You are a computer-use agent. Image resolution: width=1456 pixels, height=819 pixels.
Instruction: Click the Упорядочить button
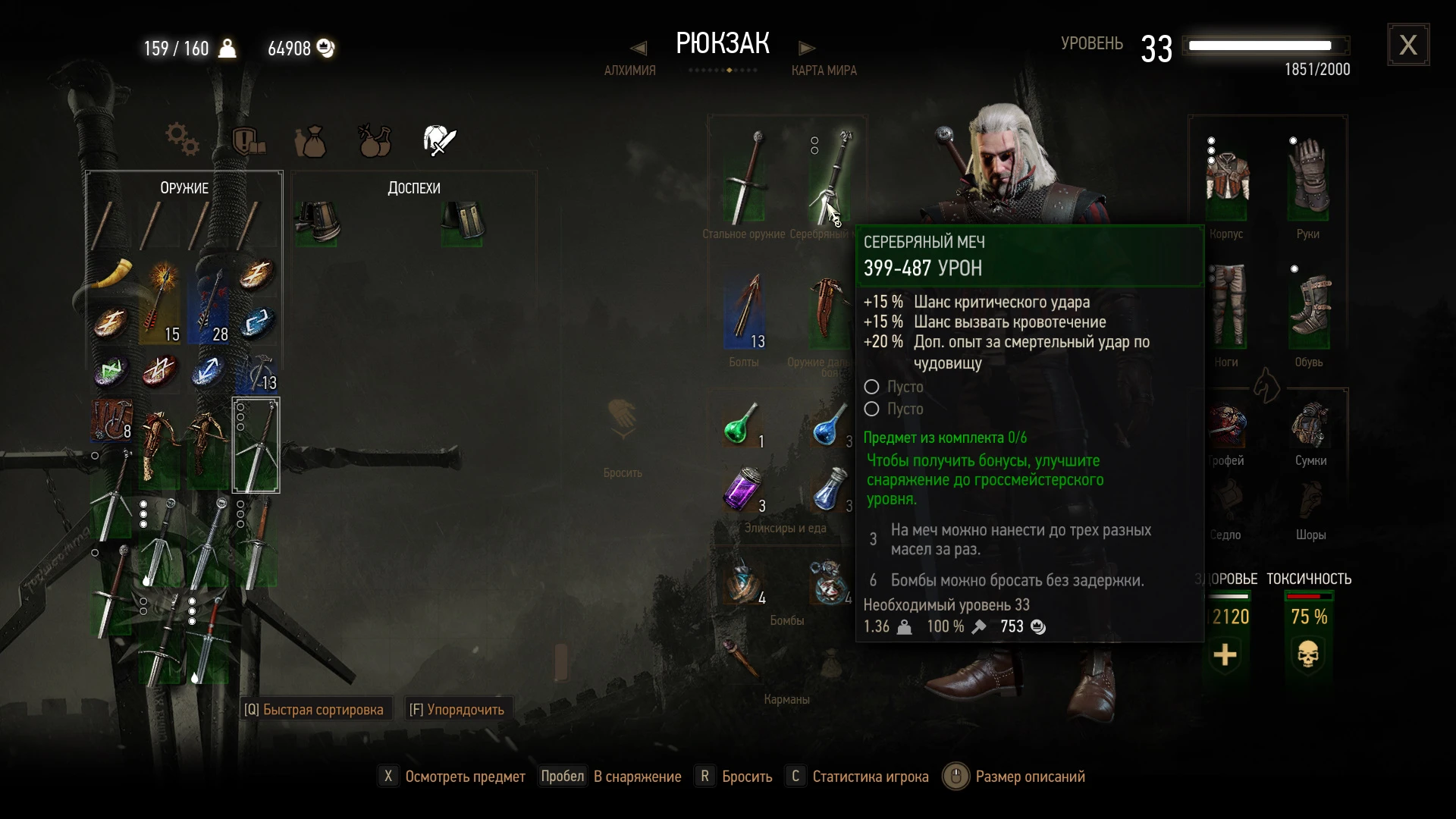pyautogui.click(x=457, y=708)
